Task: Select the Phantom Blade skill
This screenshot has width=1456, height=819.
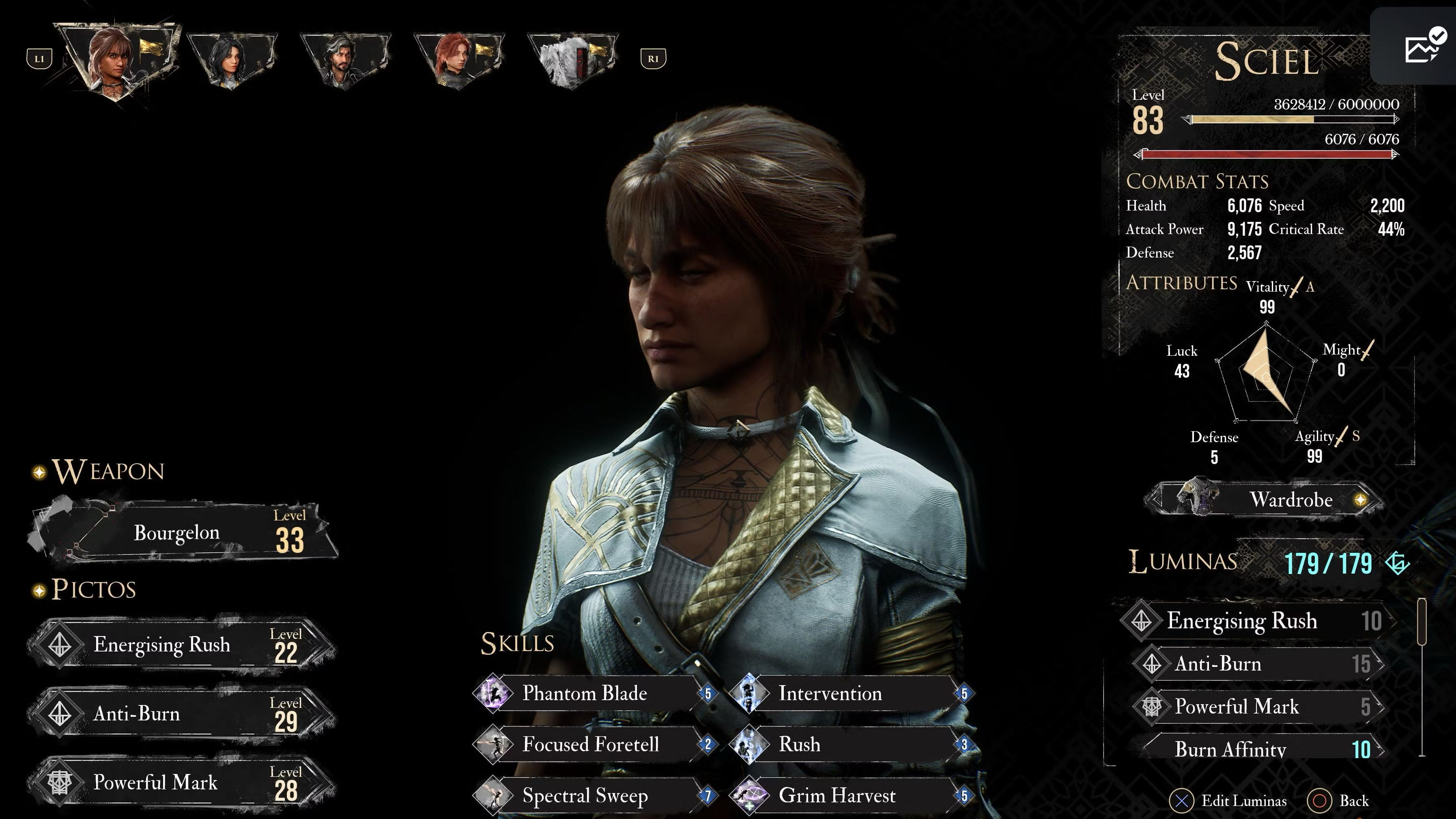Action: coord(594,693)
